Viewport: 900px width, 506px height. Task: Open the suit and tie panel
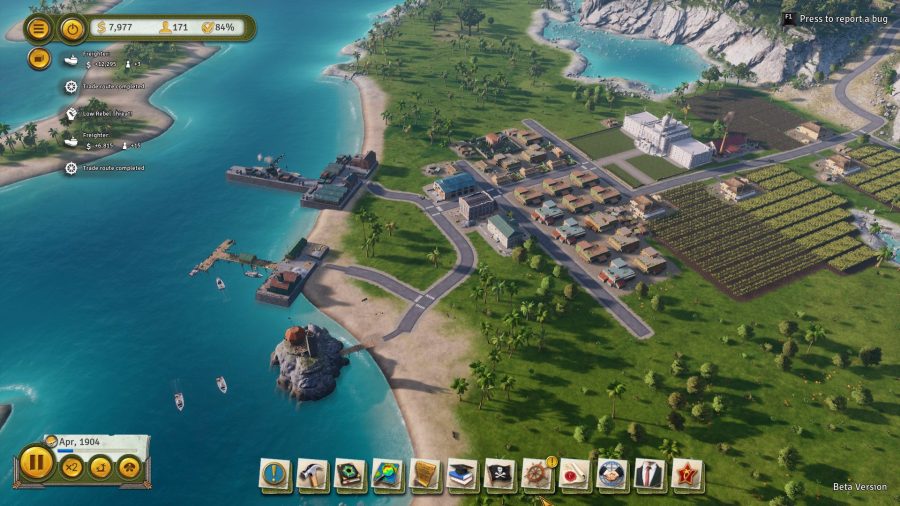[650, 473]
